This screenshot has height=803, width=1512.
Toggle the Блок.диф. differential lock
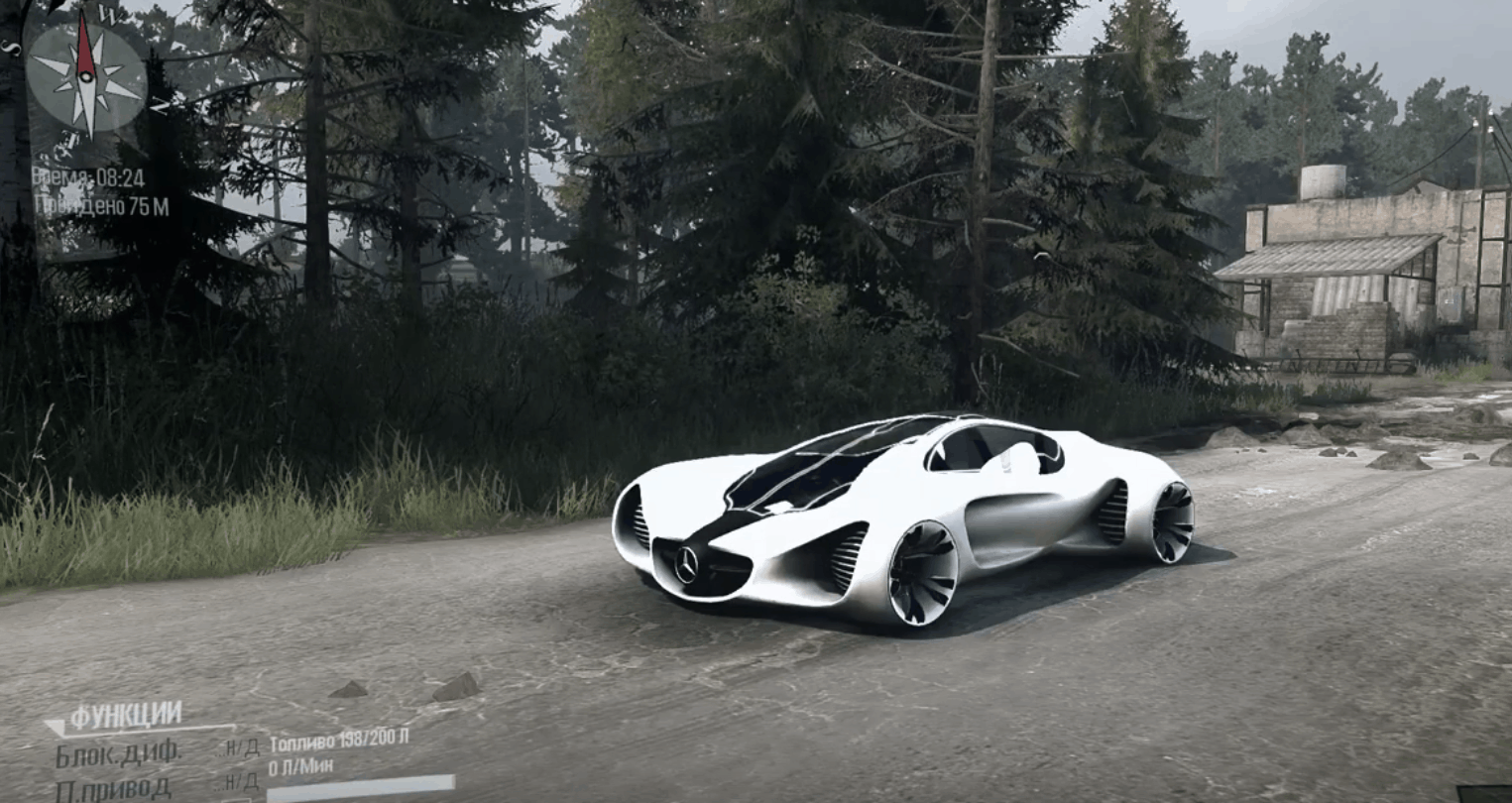click(x=118, y=752)
